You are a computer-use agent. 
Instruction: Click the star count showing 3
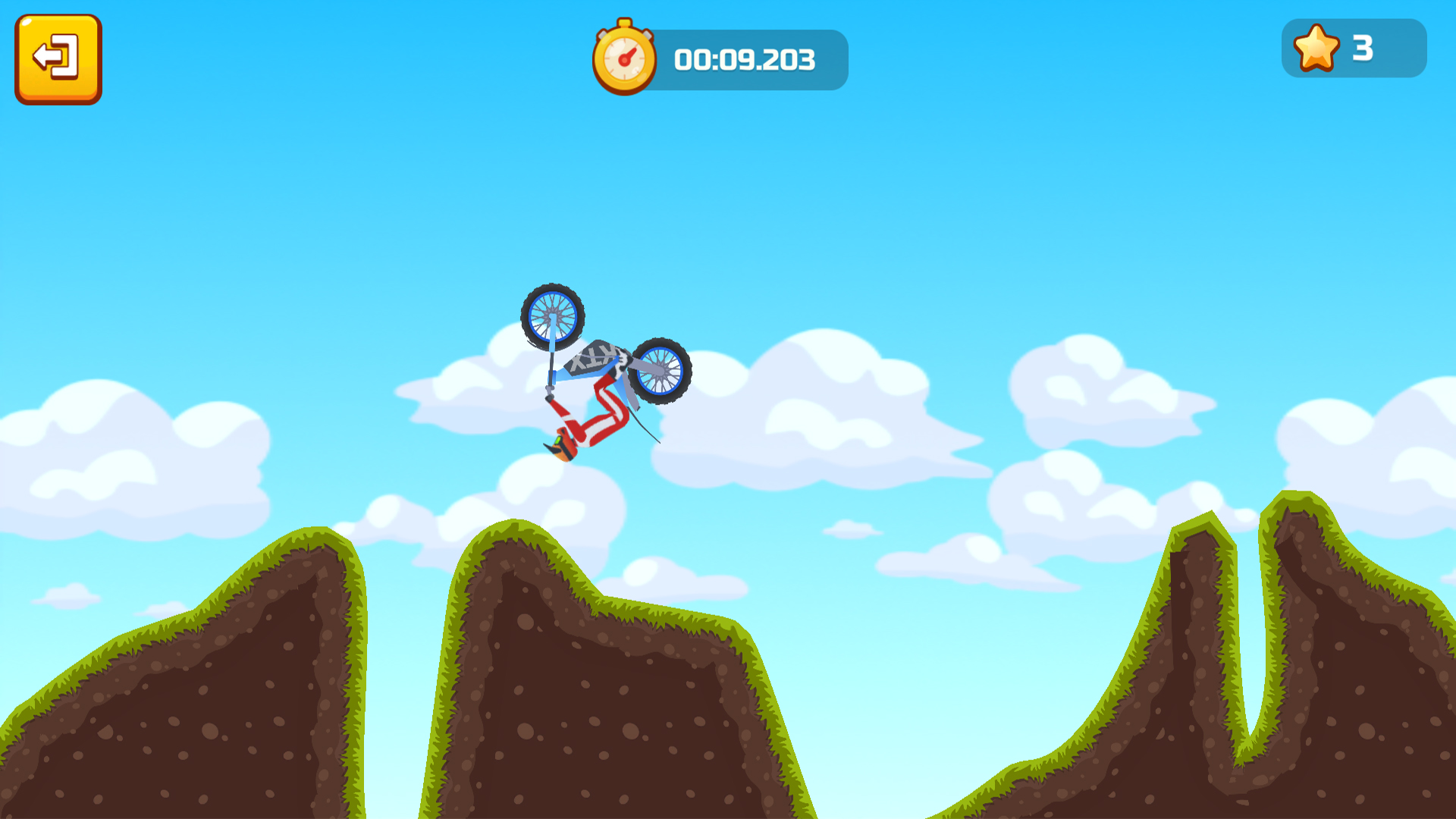point(1363,48)
